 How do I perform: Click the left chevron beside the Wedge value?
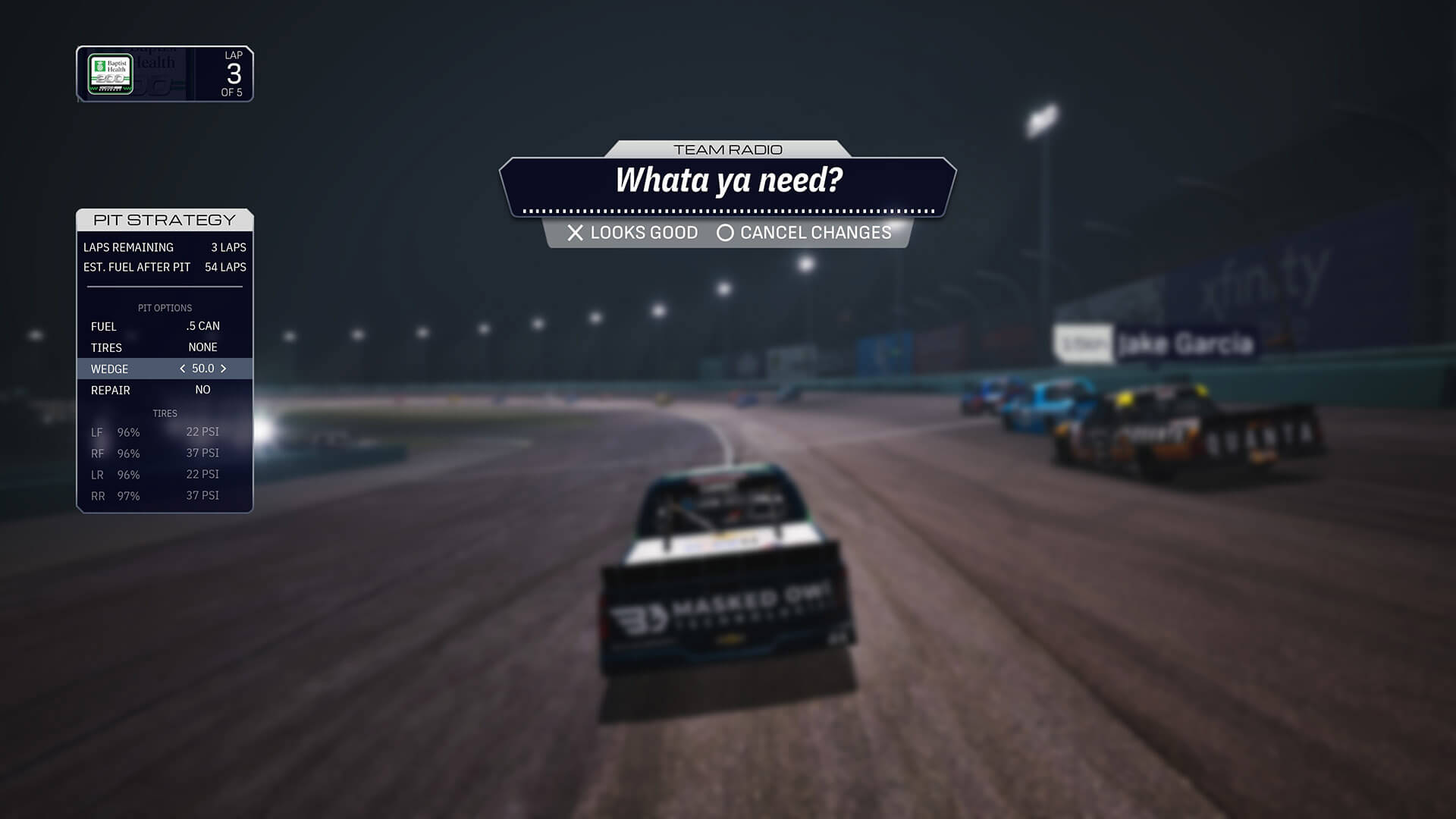(x=182, y=369)
